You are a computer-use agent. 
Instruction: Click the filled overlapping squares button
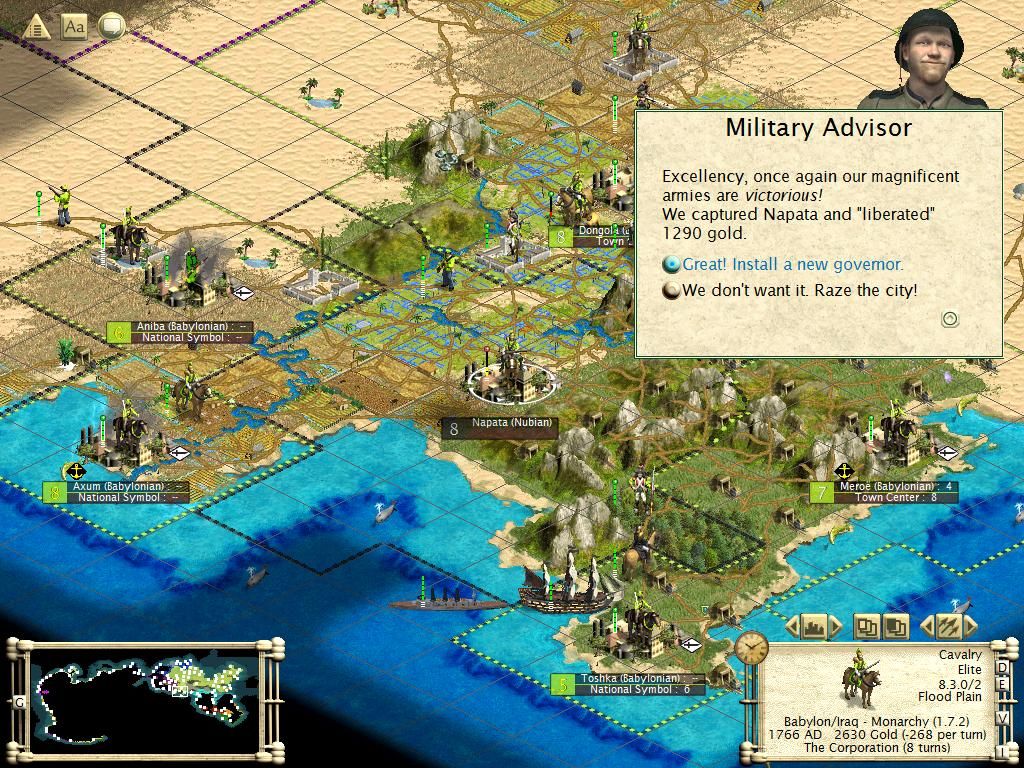(x=895, y=627)
